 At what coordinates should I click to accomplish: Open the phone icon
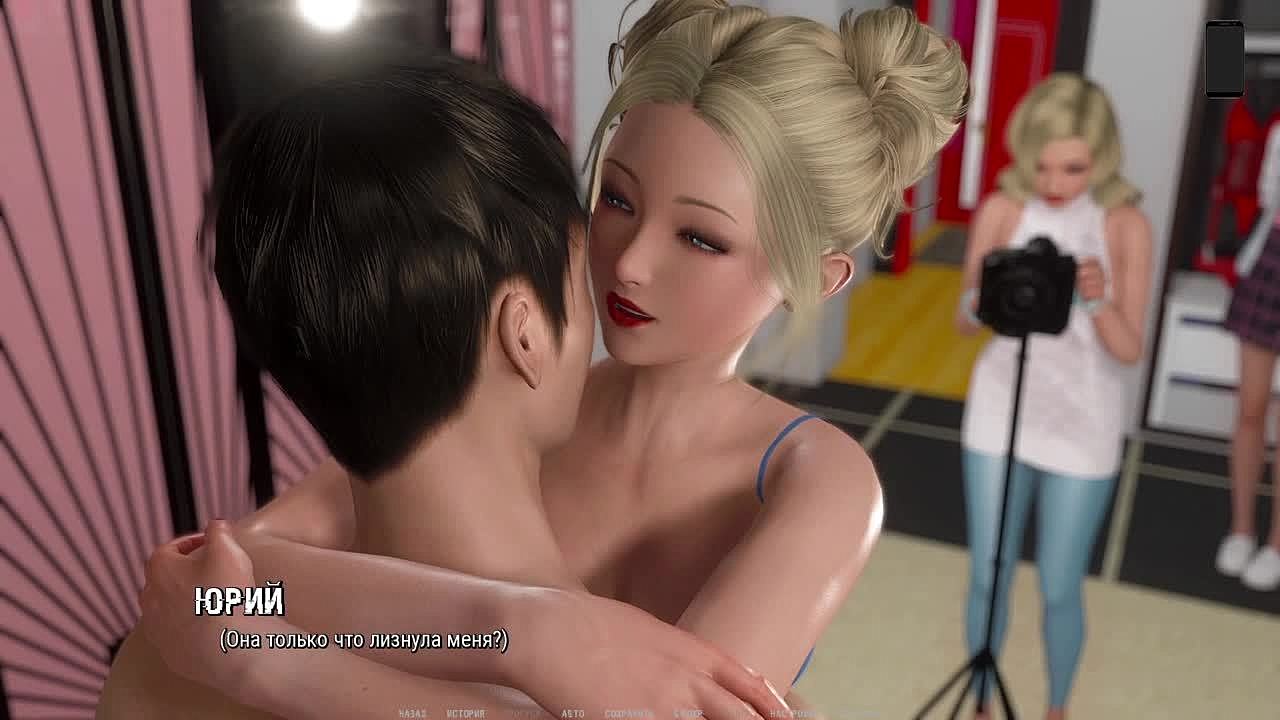click(1224, 58)
